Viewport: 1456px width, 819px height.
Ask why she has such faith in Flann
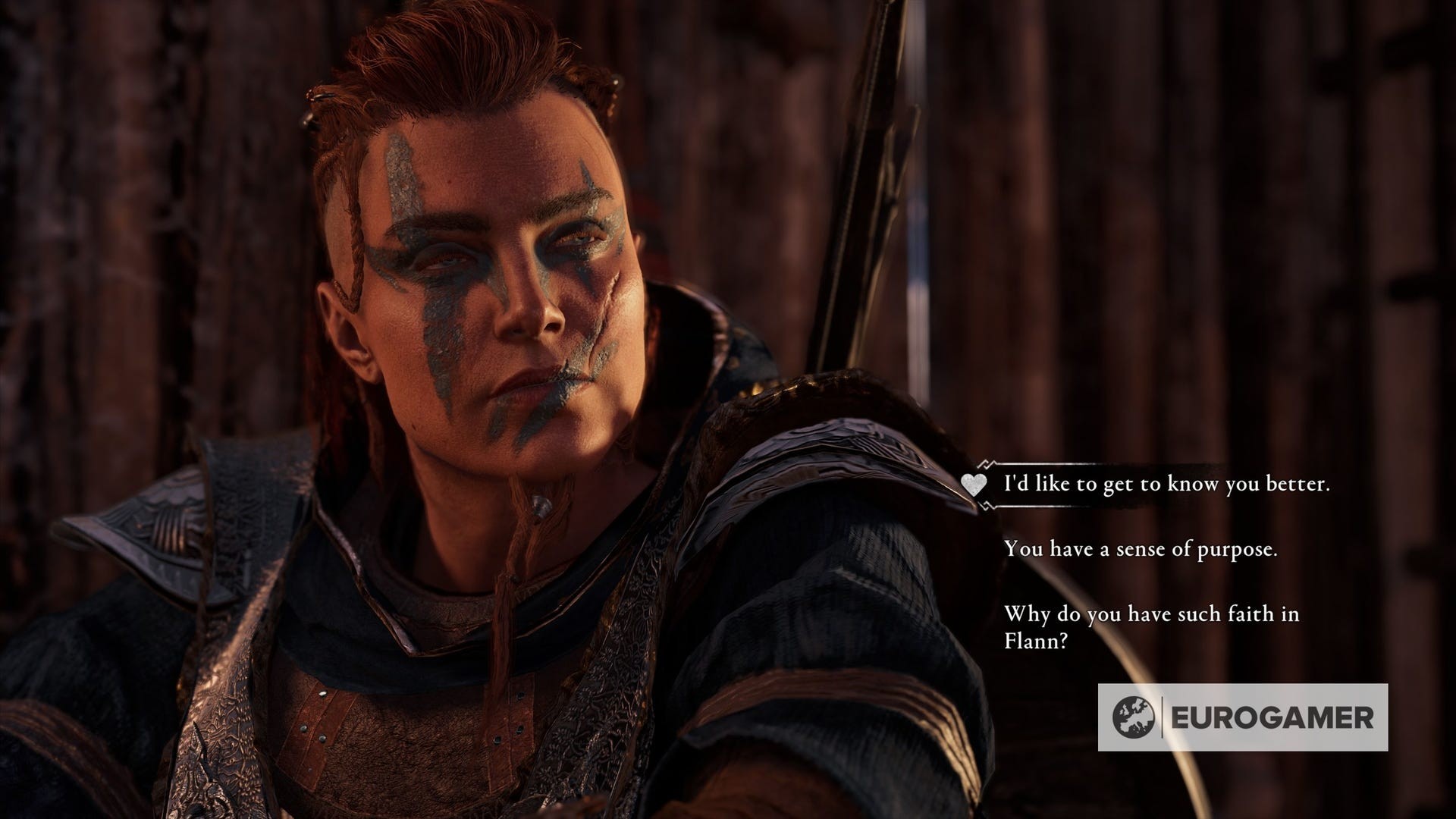click(1151, 626)
